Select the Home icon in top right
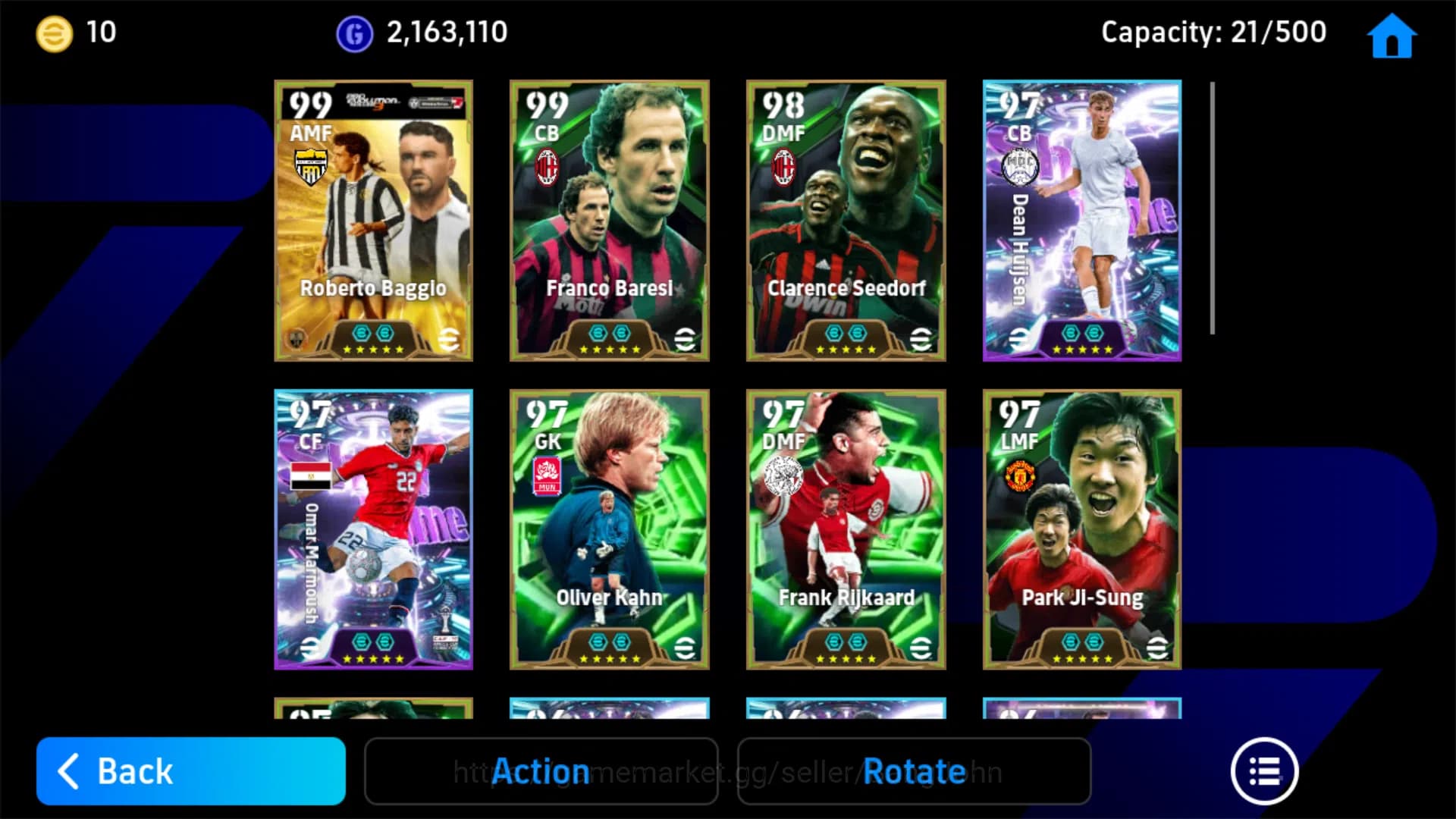The height and width of the screenshot is (819, 1456). [1392, 34]
